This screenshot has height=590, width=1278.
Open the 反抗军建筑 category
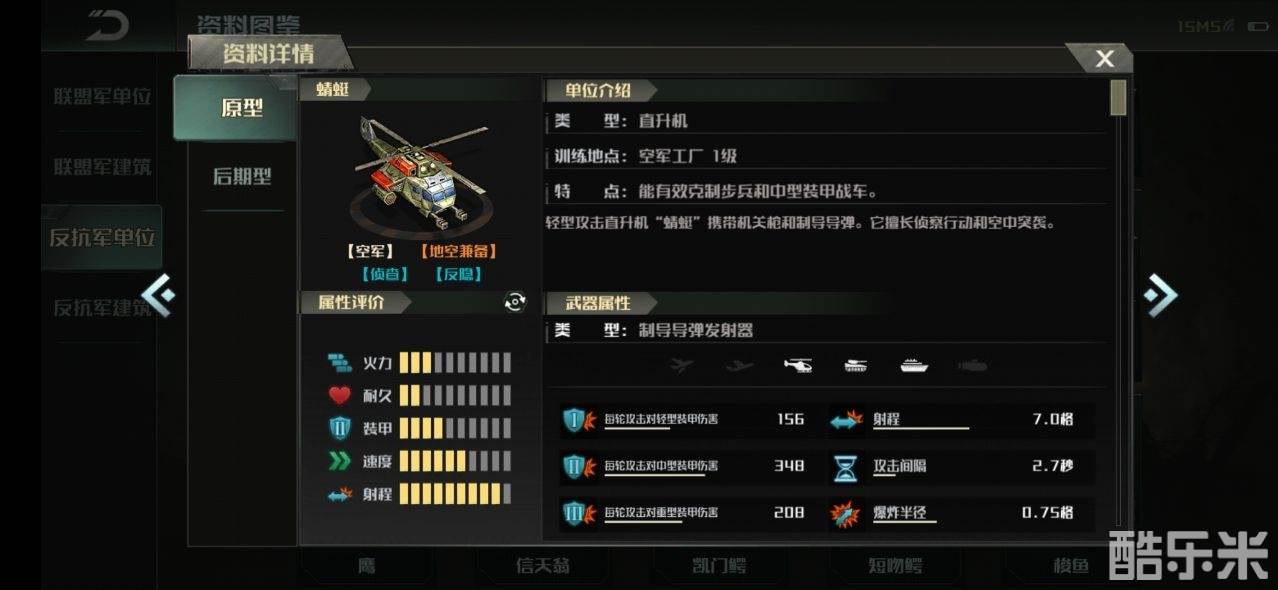click(x=102, y=308)
